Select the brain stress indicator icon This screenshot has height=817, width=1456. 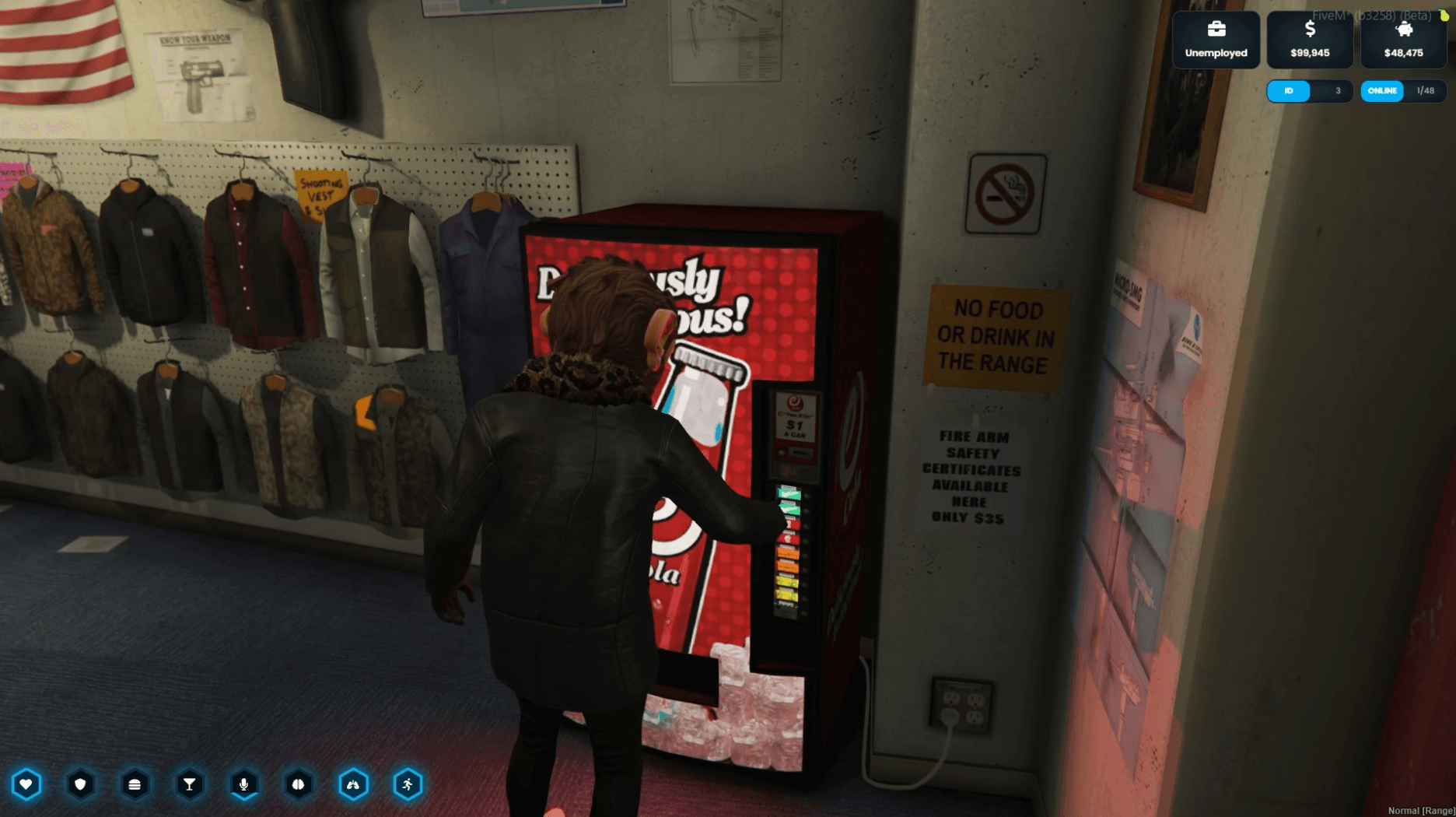click(299, 784)
